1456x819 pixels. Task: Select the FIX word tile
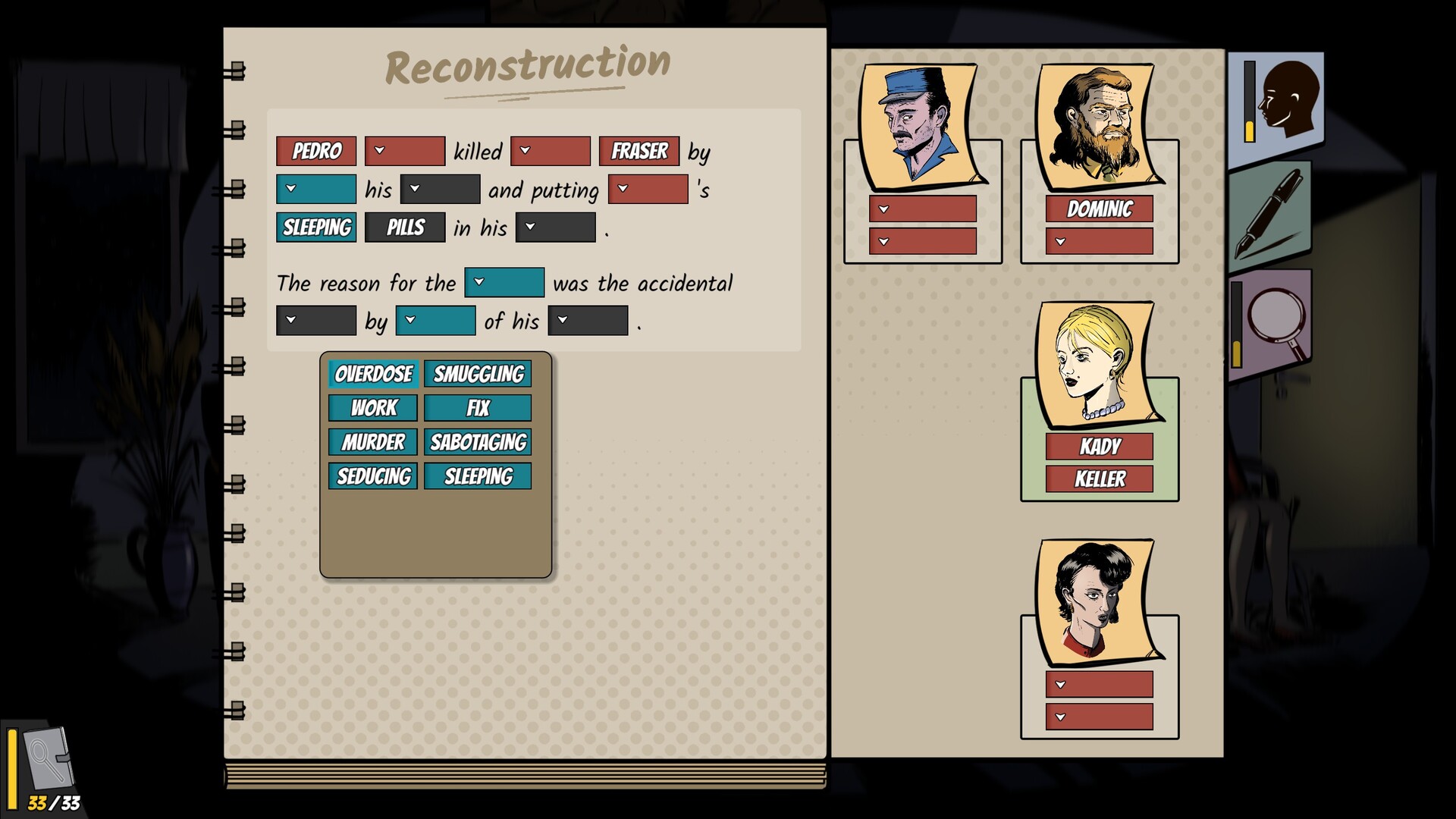click(478, 408)
